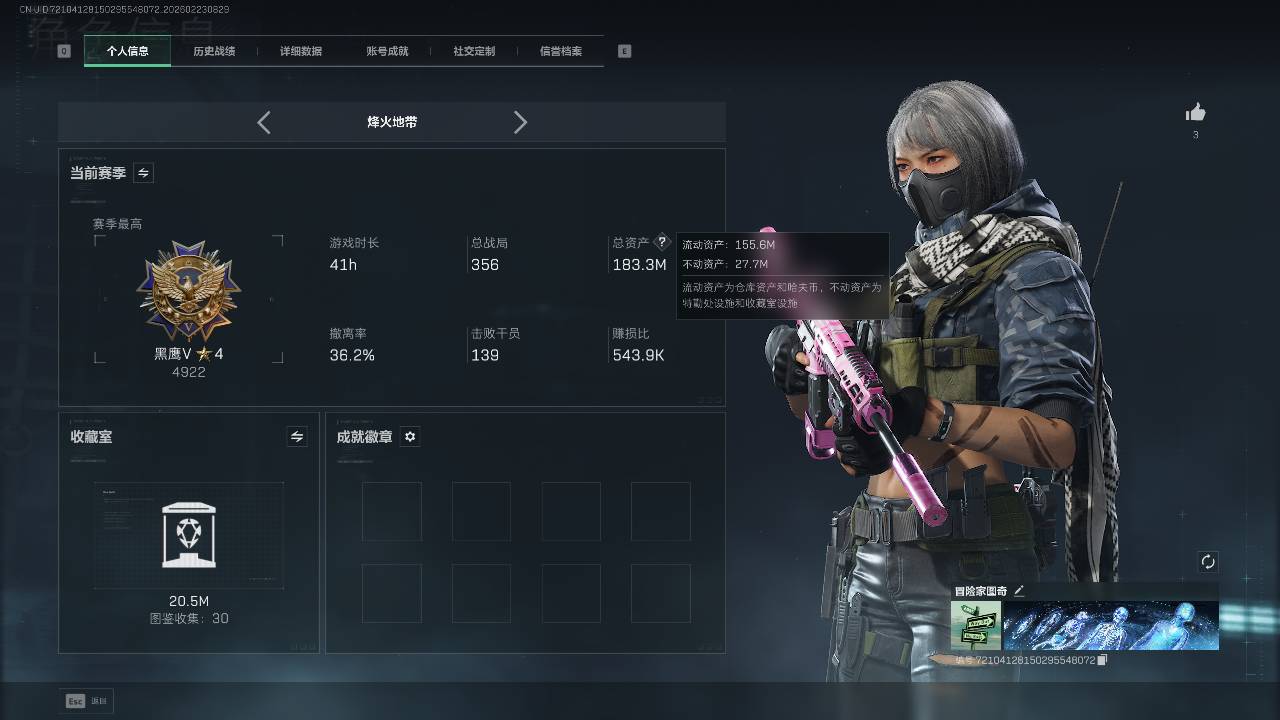Screen dimensions: 1280x720
Task: Open the 成就徽章 gear settings
Action: click(410, 436)
